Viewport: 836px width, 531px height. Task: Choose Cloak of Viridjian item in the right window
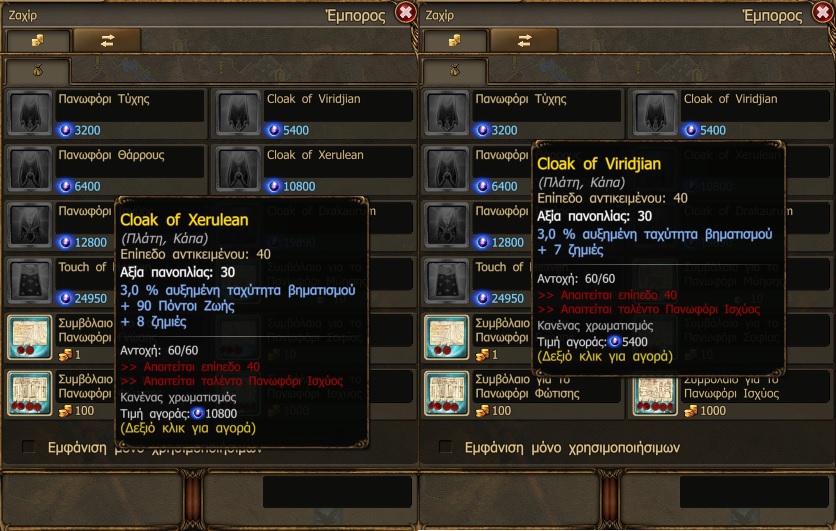click(731, 113)
